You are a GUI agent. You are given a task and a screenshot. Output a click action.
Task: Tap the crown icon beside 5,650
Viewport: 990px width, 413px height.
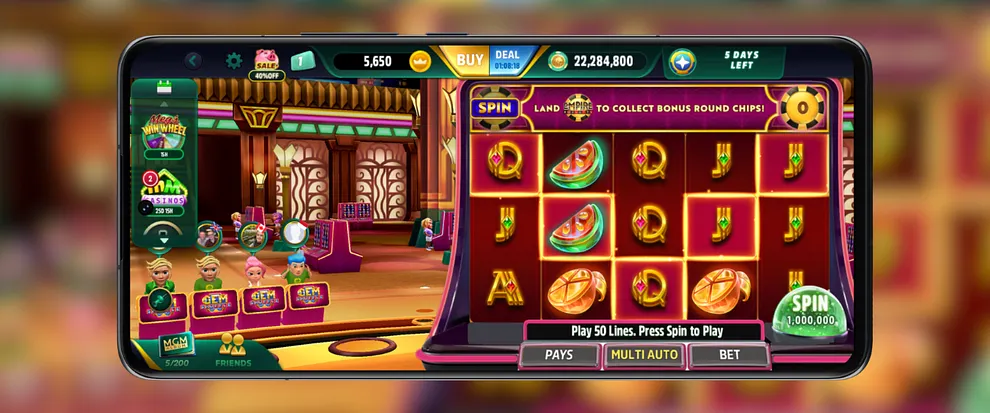pos(420,61)
